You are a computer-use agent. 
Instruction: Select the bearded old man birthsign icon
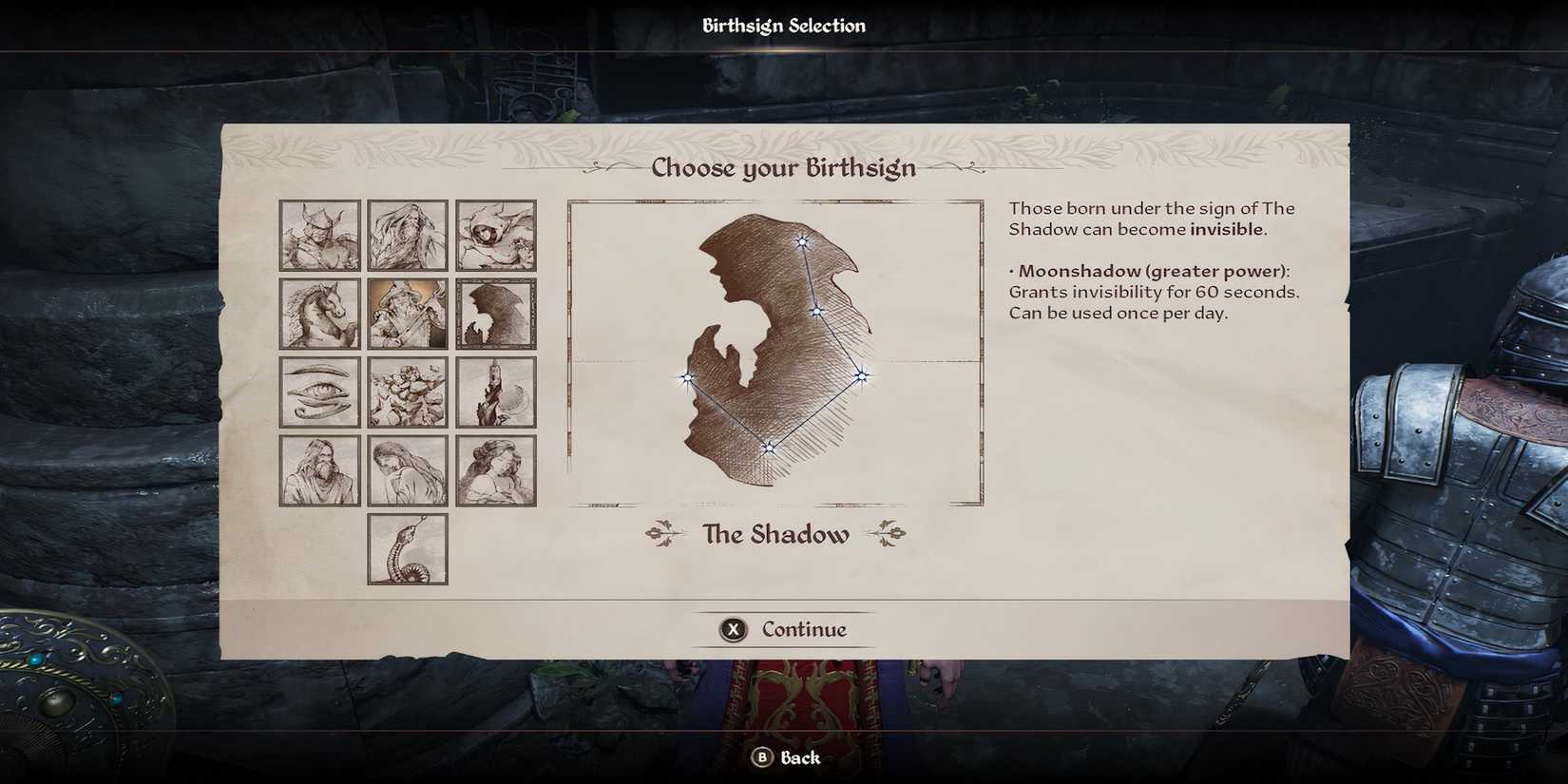click(318, 470)
